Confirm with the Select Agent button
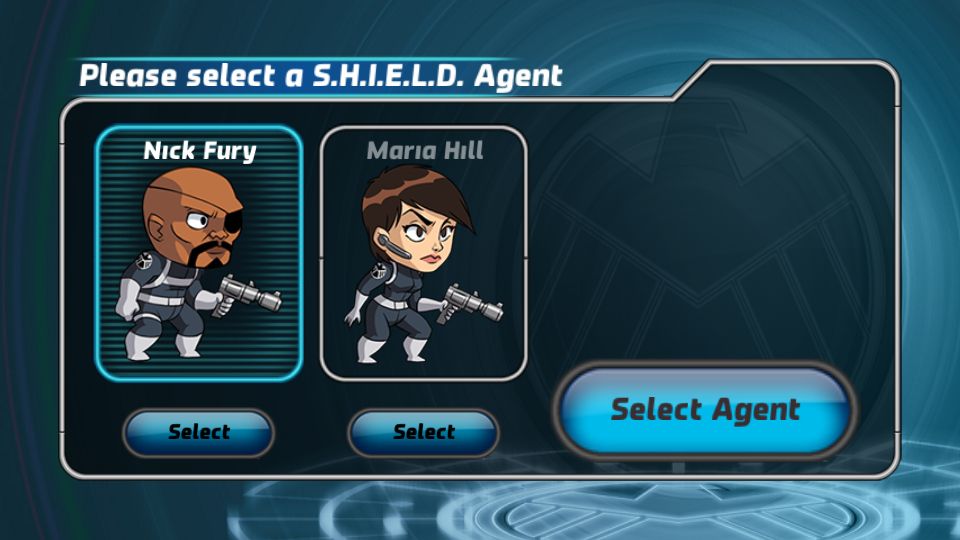The image size is (960, 540). coord(705,410)
